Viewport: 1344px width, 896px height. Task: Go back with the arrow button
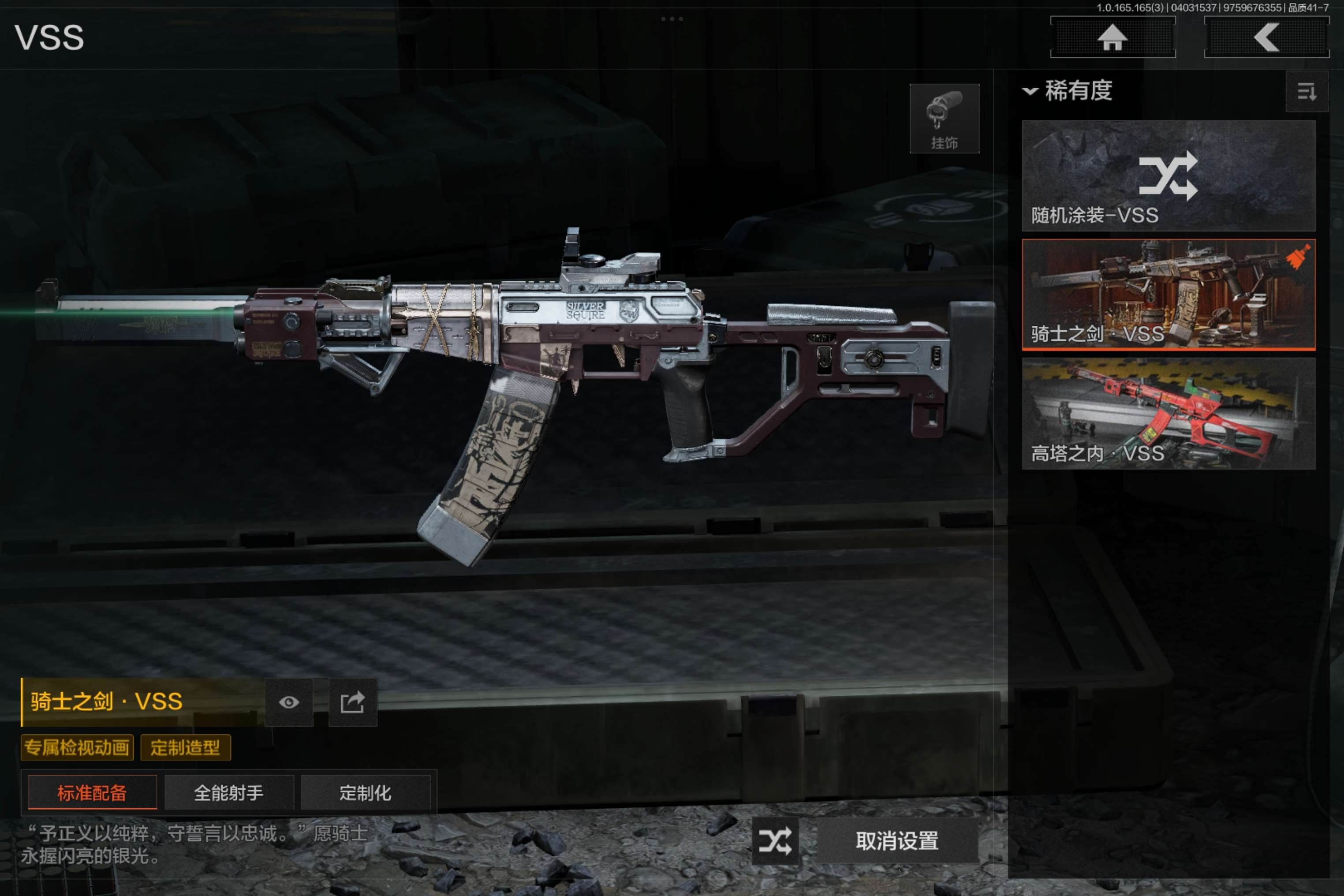1266,38
